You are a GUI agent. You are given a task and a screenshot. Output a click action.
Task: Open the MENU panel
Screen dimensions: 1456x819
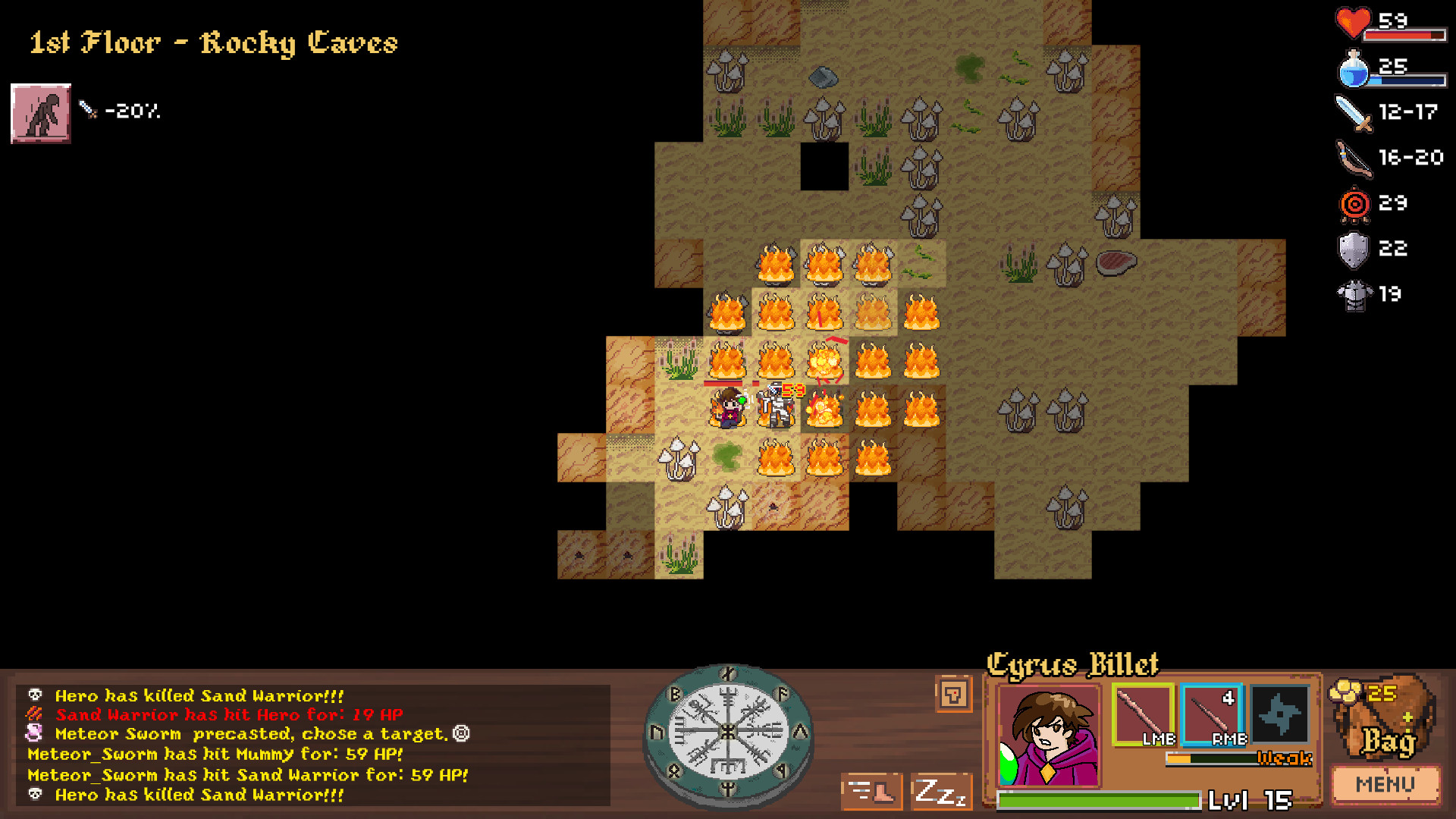(1385, 785)
